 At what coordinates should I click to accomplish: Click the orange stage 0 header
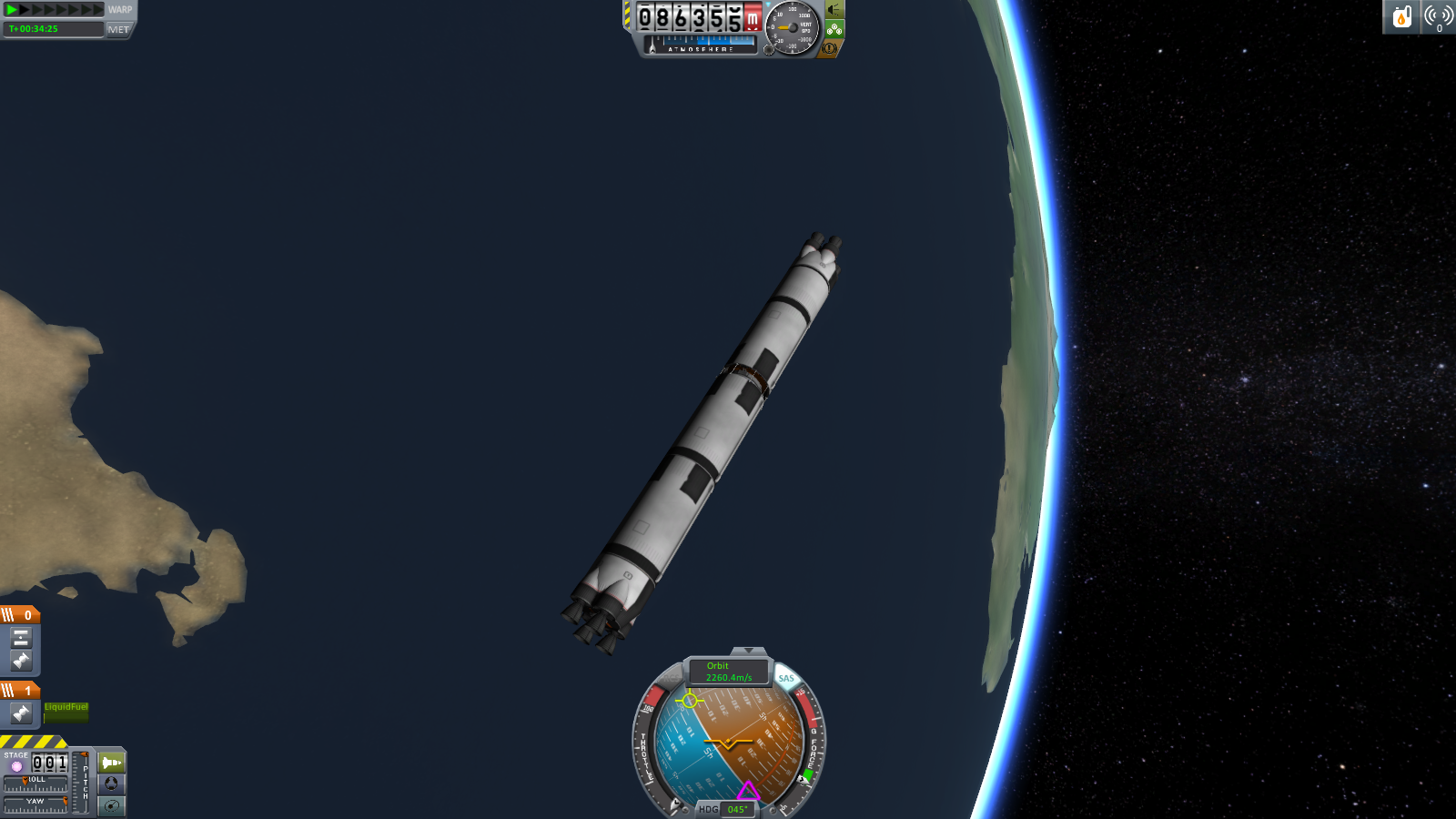click(20, 615)
